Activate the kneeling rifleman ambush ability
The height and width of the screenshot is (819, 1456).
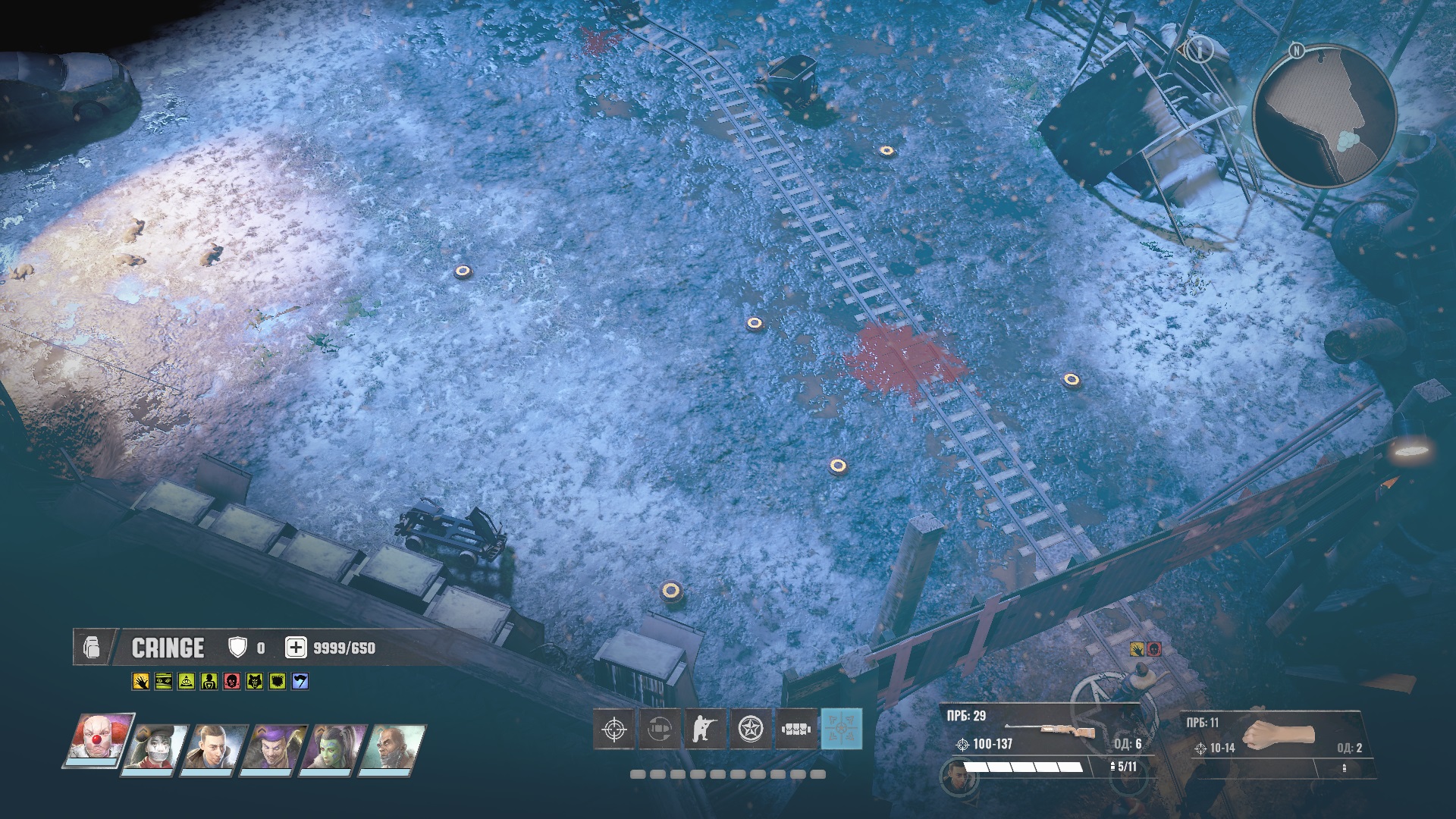click(x=704, y=729)
